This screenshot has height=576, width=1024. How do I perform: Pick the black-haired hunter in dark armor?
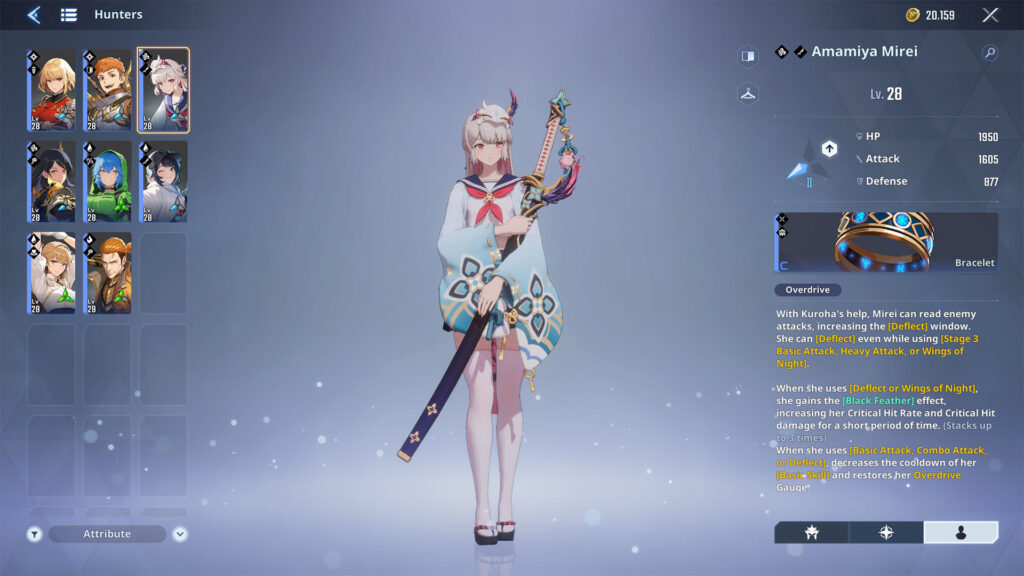[x=51, y=181]
